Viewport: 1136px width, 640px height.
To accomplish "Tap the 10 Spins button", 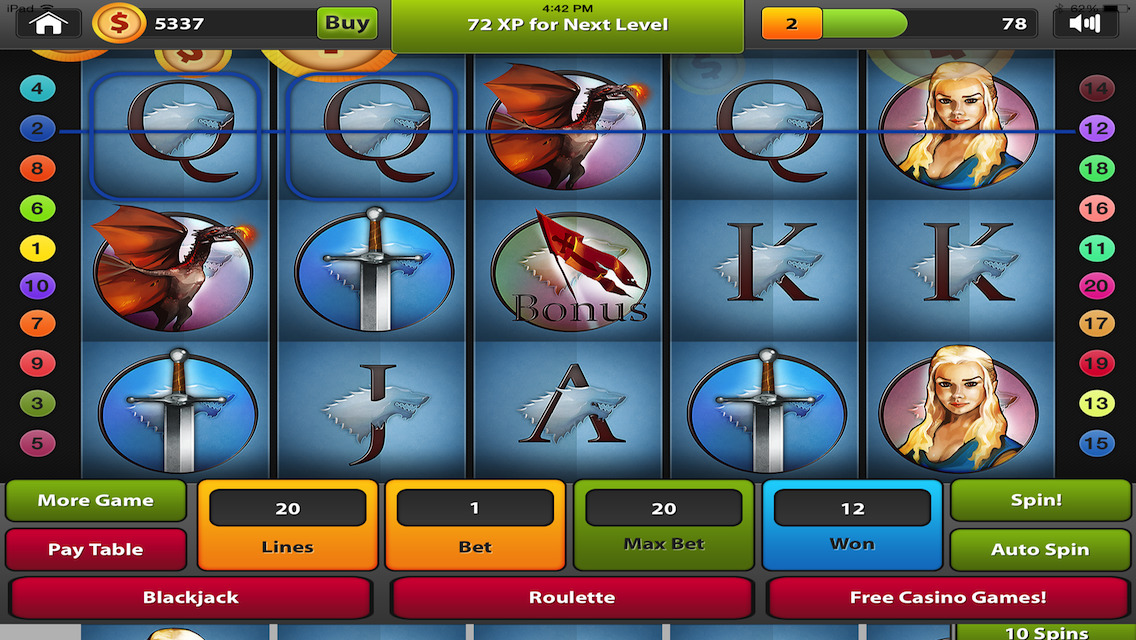I will click(1045, 632).
